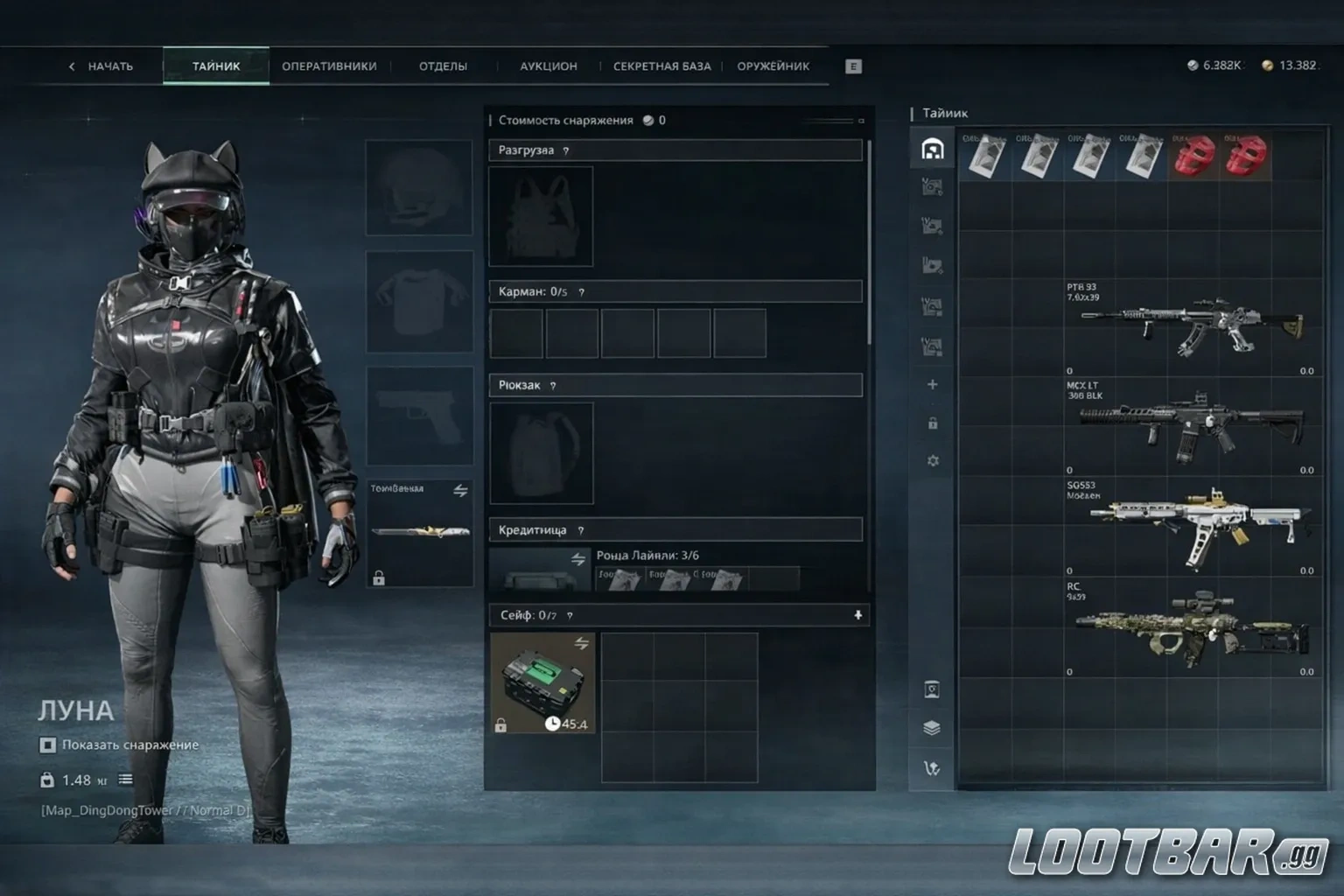Expand the safe with the plus button

(857, 615)
